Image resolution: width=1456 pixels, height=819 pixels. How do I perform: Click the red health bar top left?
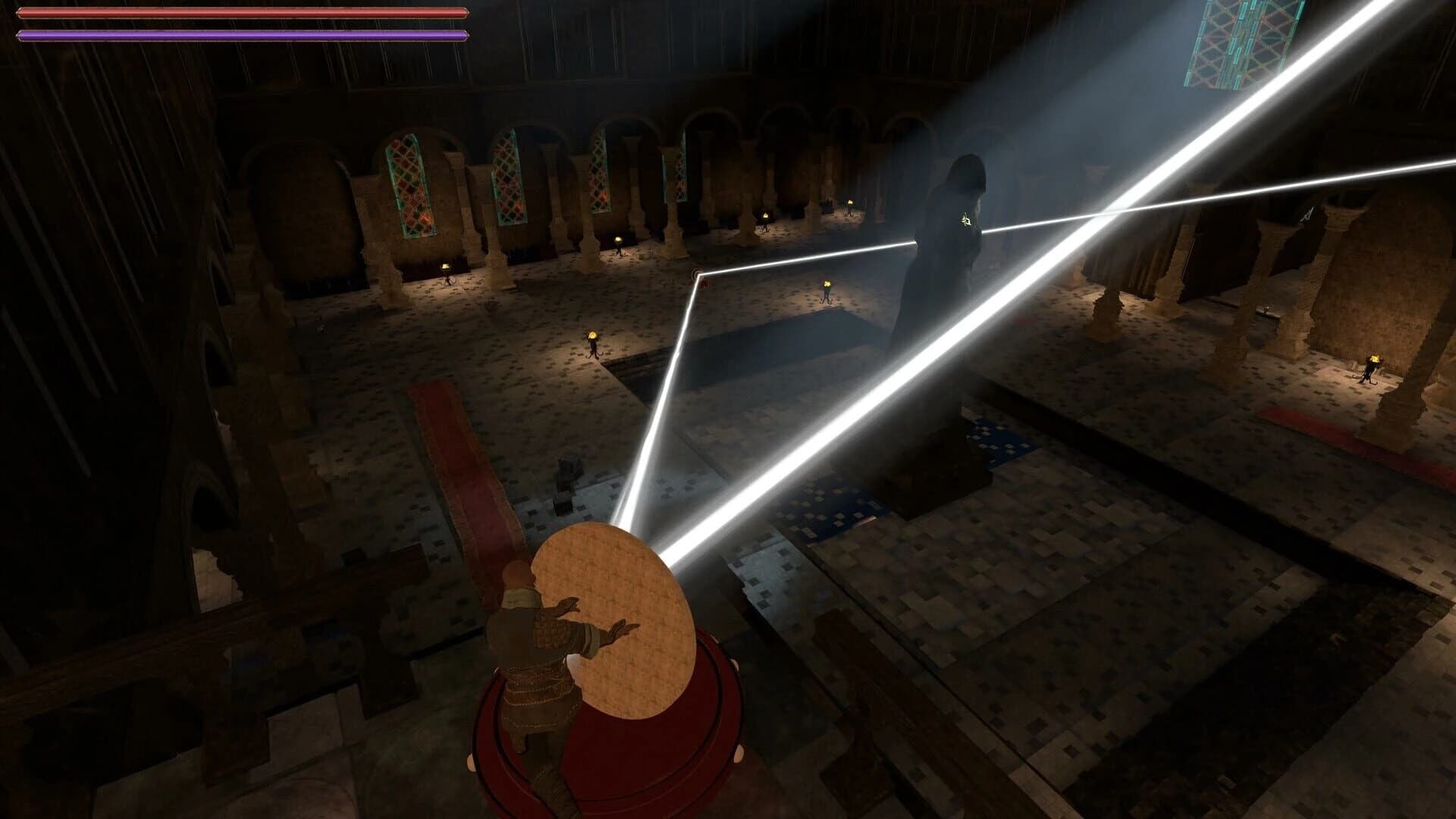243,12
